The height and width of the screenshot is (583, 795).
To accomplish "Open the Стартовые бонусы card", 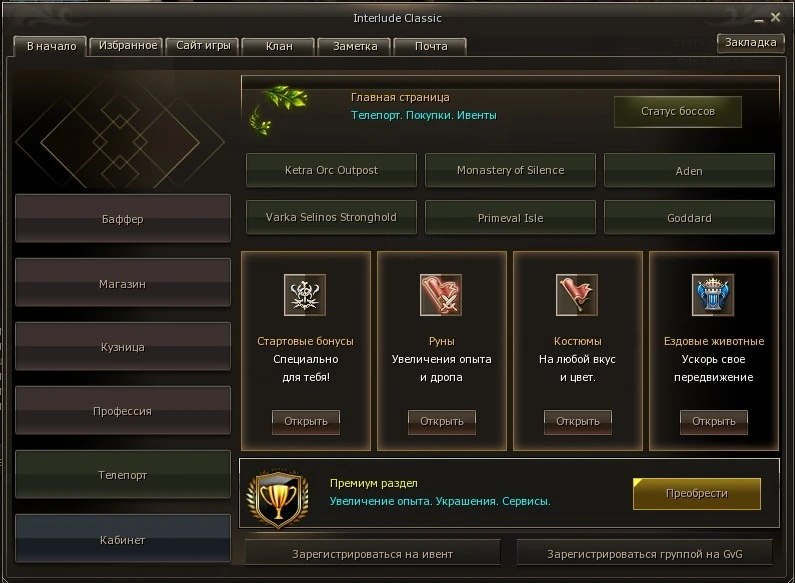I will pyautogui.click(x=306, y=421).
